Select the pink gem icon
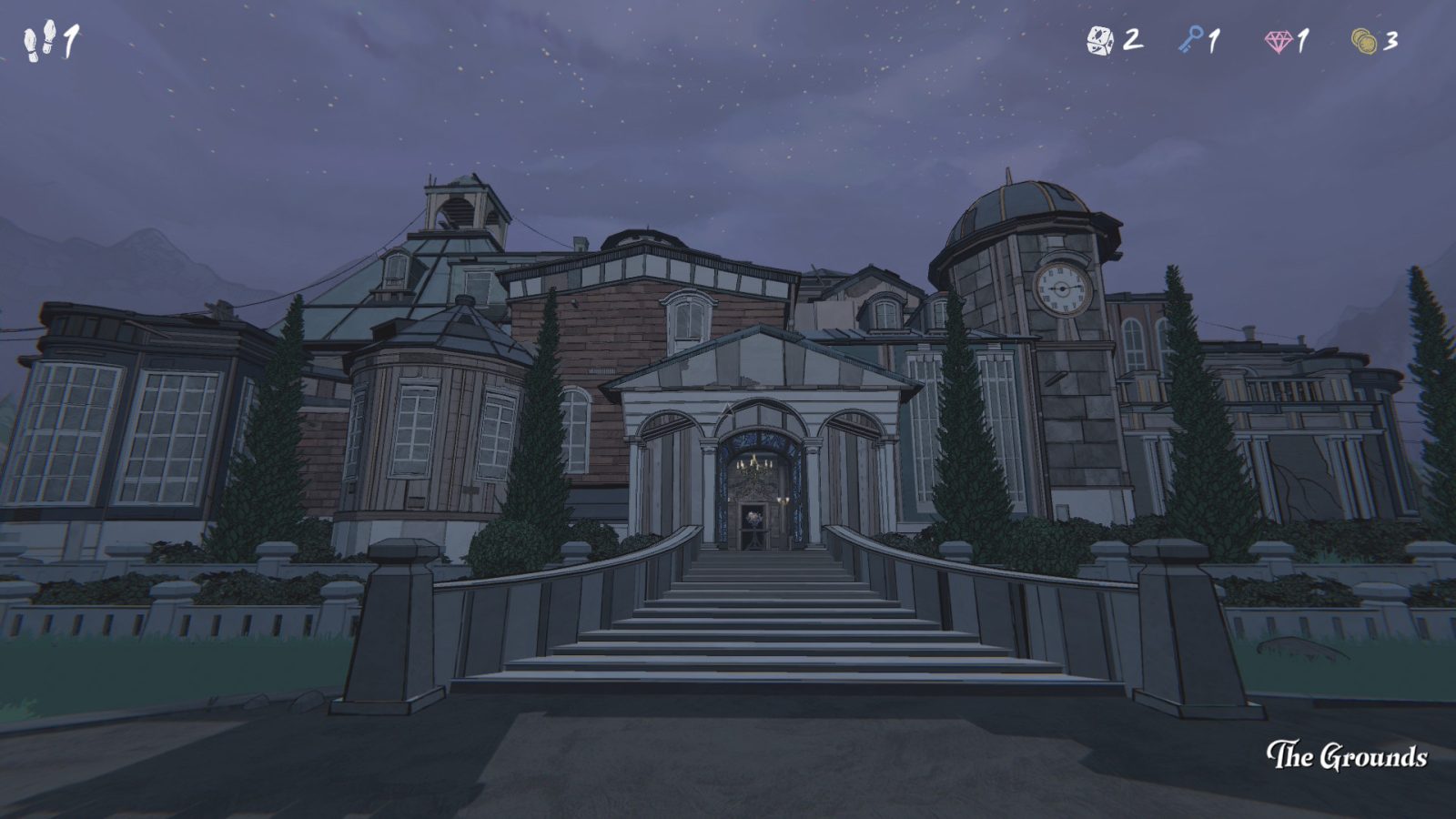 coord(1279,41)
